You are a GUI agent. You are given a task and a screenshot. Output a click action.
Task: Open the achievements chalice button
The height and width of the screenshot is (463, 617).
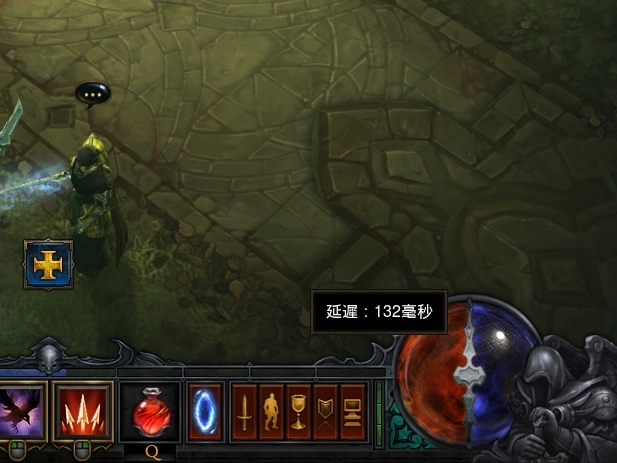click(298, 411)
